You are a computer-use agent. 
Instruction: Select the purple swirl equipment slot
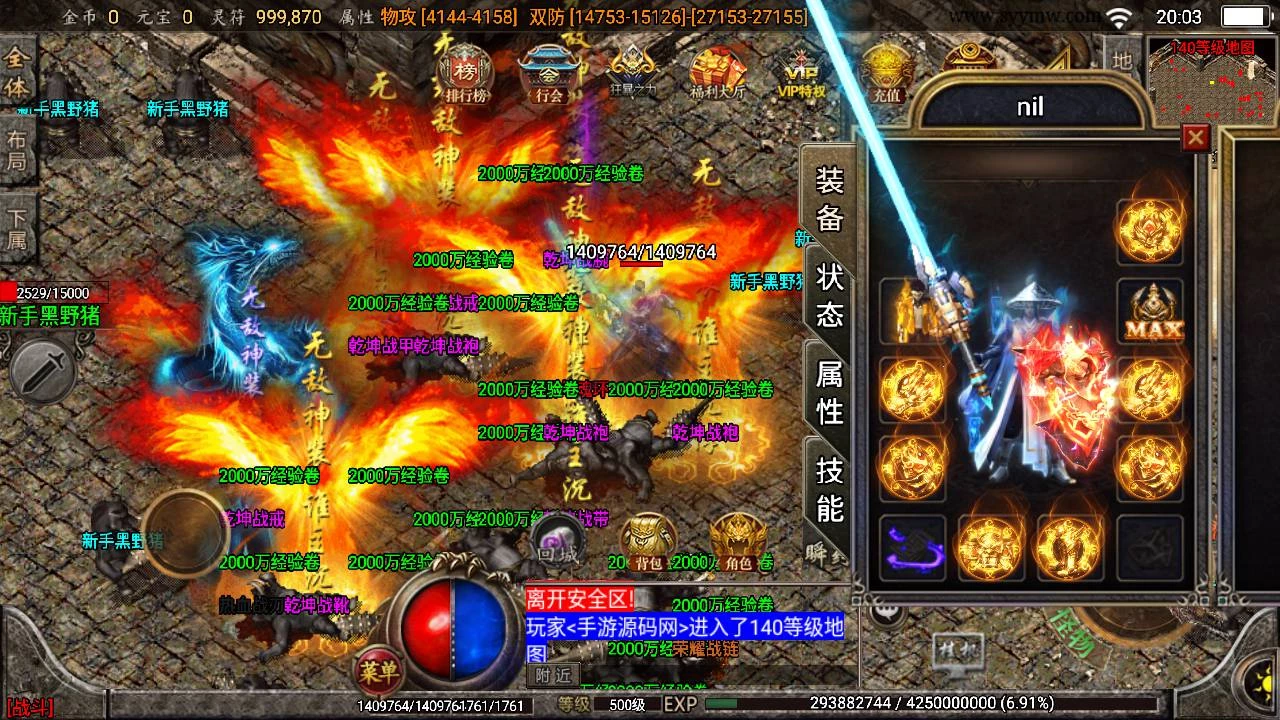912,548
